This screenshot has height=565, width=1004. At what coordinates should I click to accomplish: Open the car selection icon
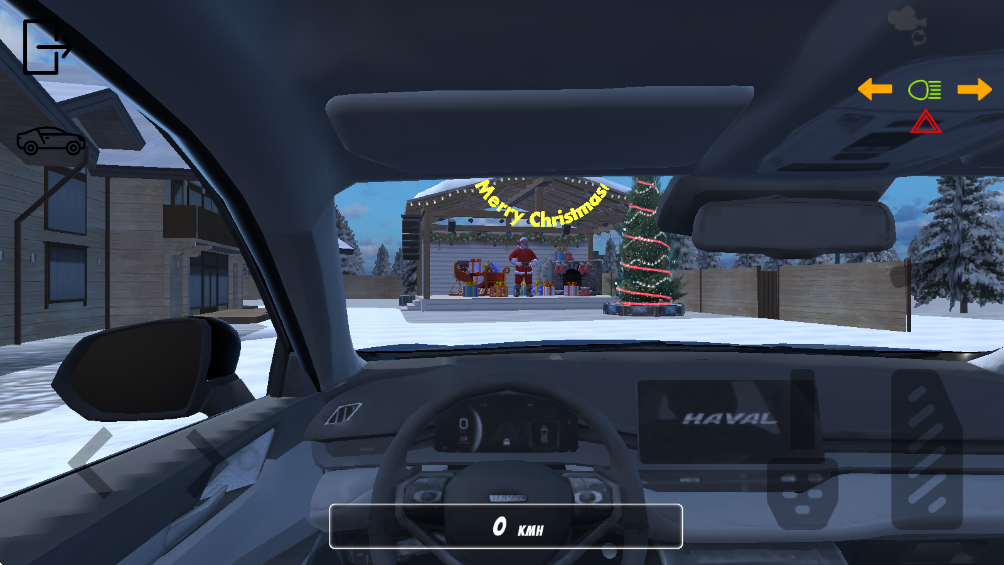(51, 142)
